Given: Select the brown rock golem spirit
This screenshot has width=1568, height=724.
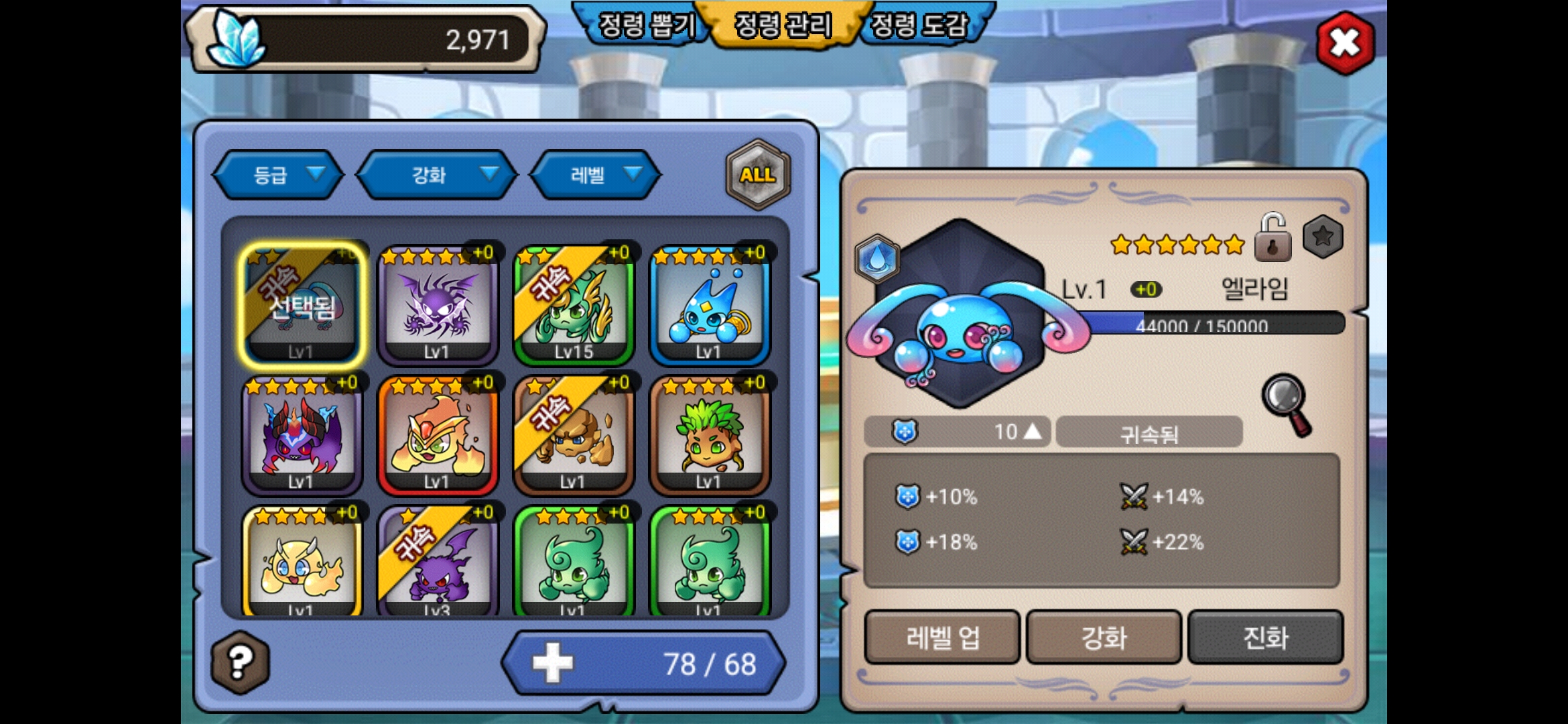Looking at the screenshot, I should click(574, 435).
